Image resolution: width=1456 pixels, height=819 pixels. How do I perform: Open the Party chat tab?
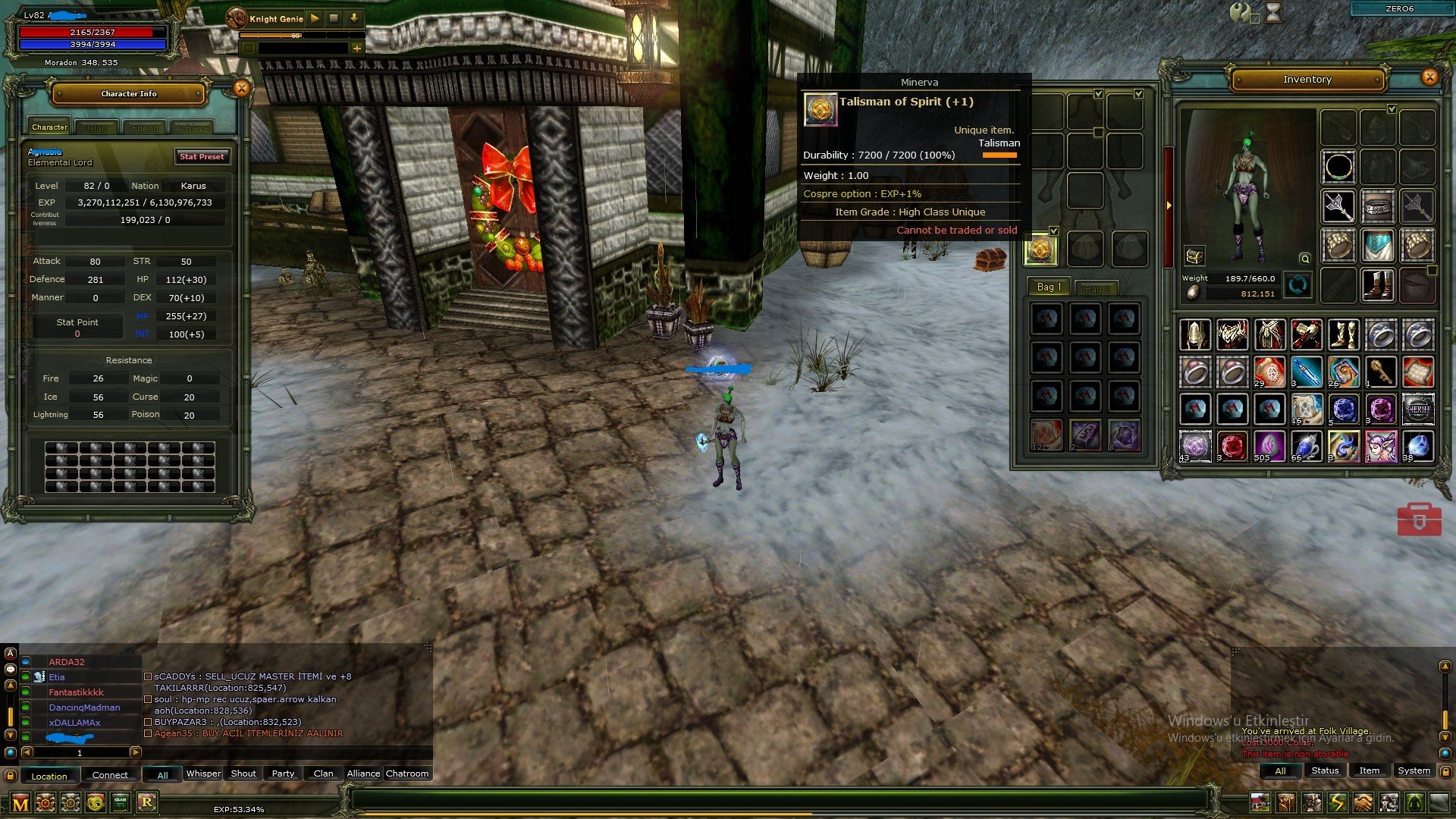pyautogui.click(x=283, y=773)
